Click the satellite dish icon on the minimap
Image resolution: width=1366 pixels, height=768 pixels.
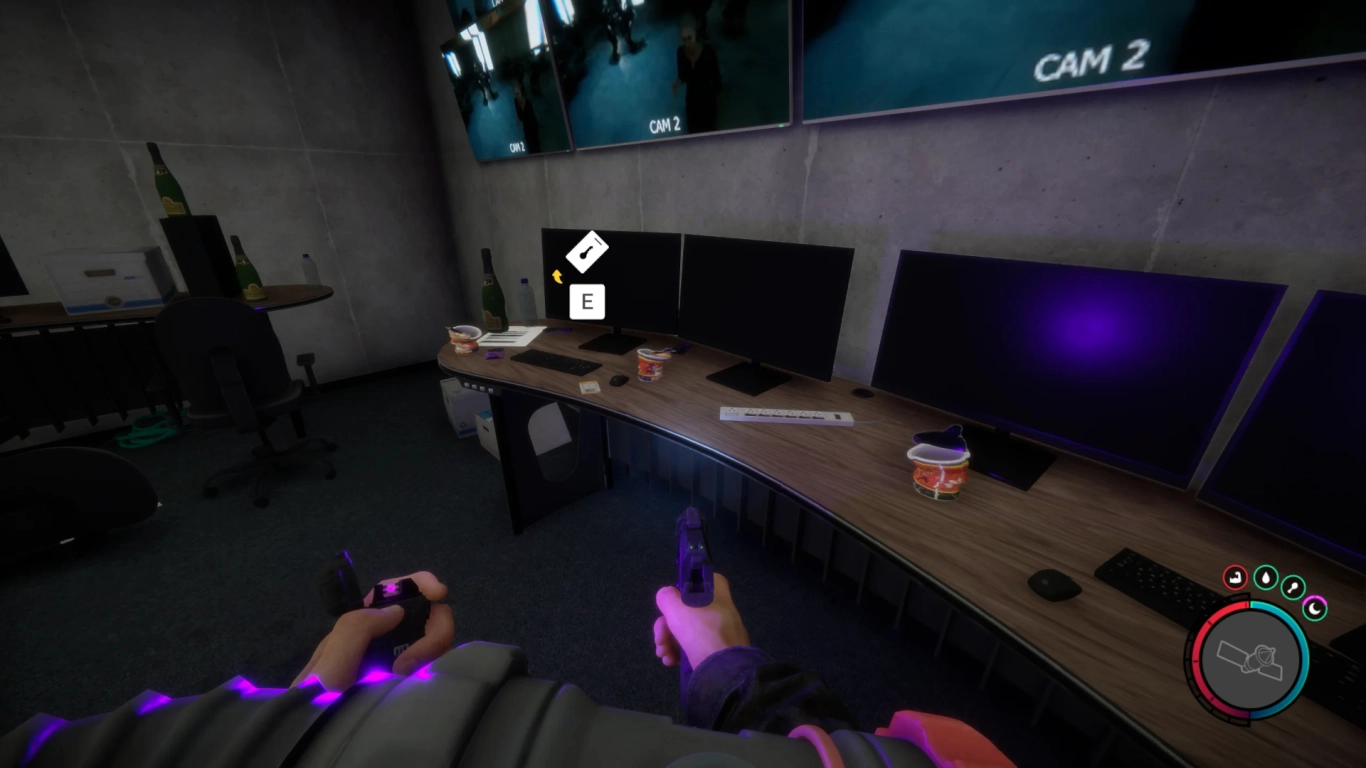click(1250, 660)
